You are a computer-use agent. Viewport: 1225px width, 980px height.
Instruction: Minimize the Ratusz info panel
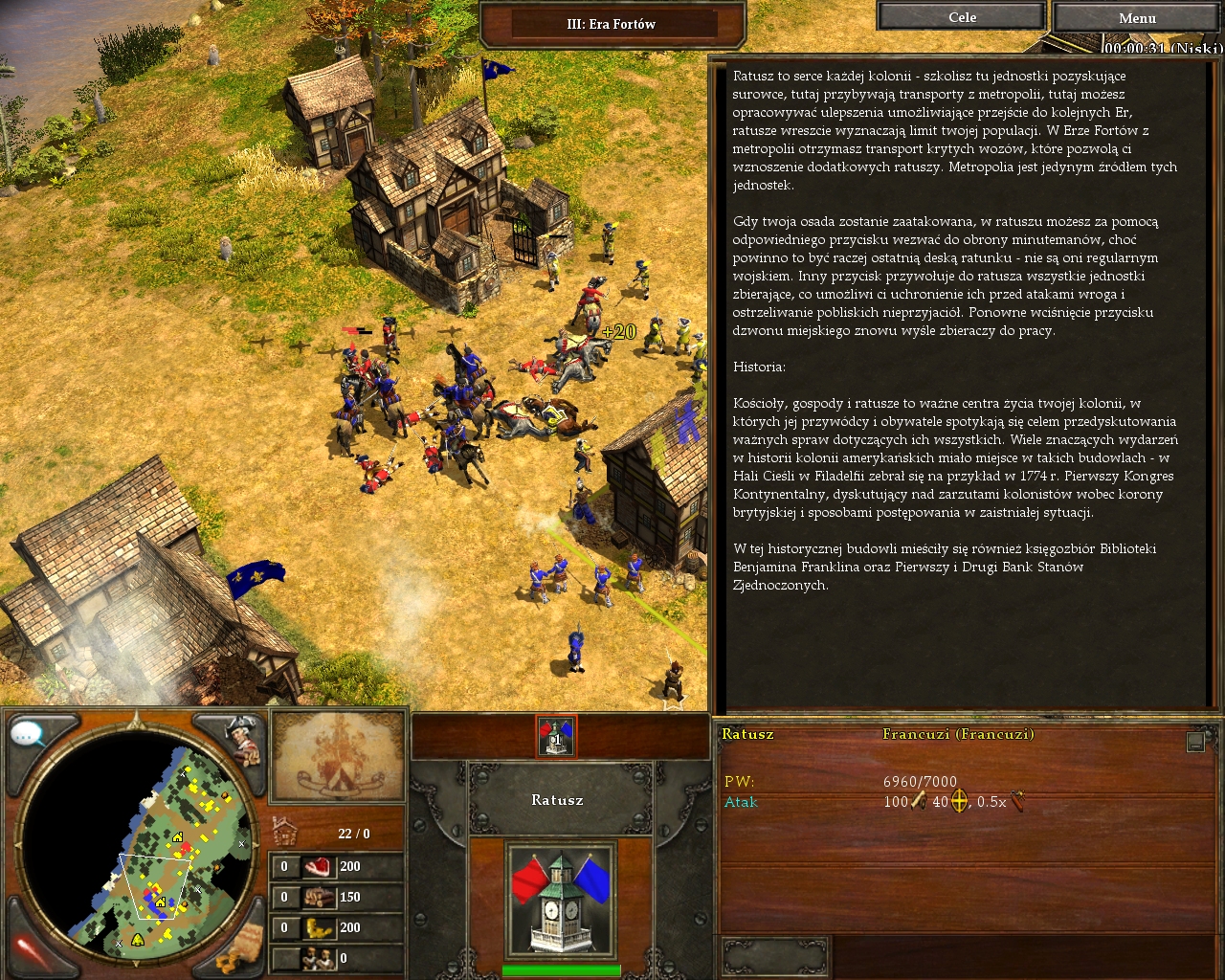pyautogui.click(x=1195, y=742)
